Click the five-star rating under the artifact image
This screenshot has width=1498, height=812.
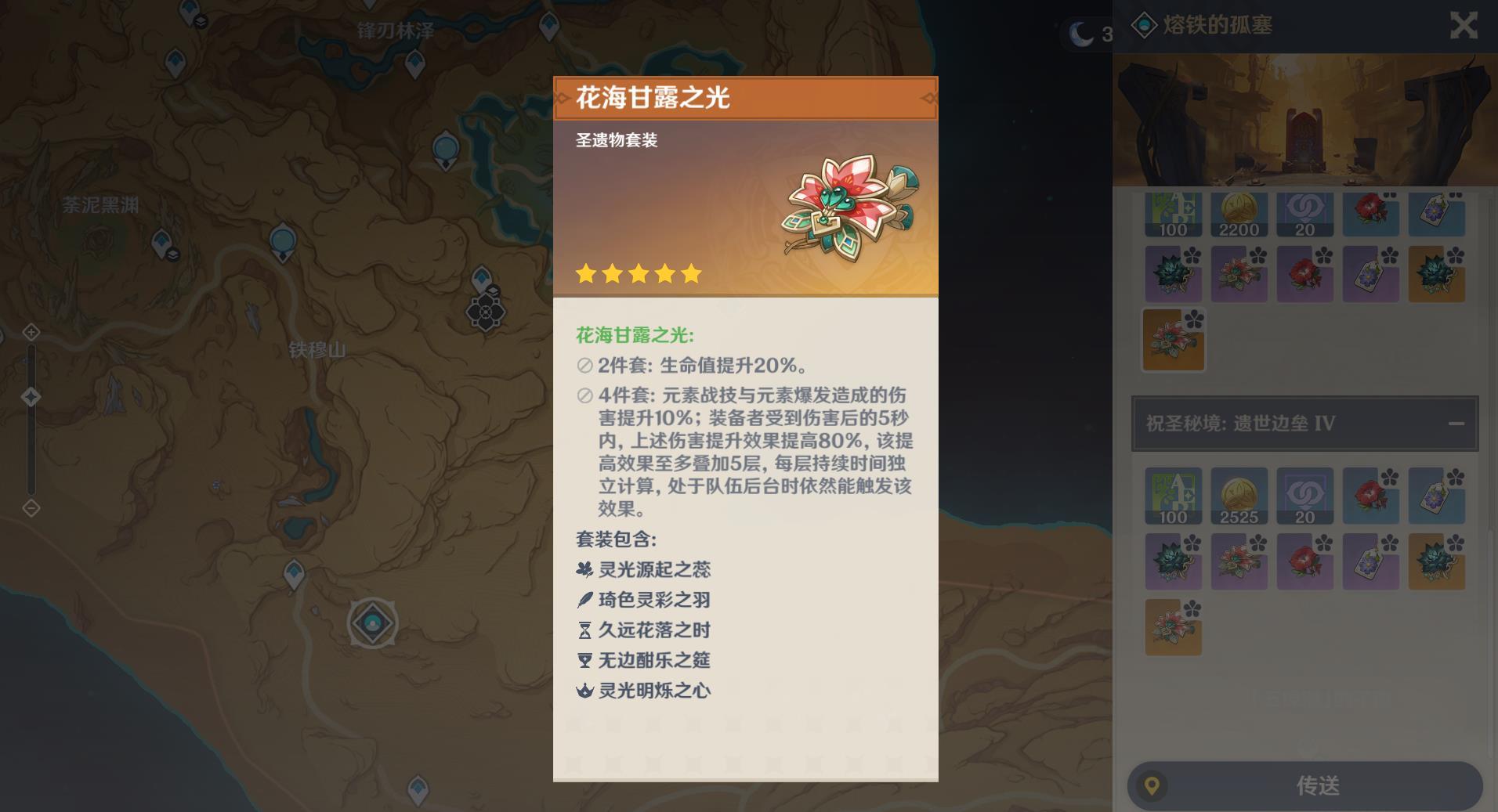(639, 274)
